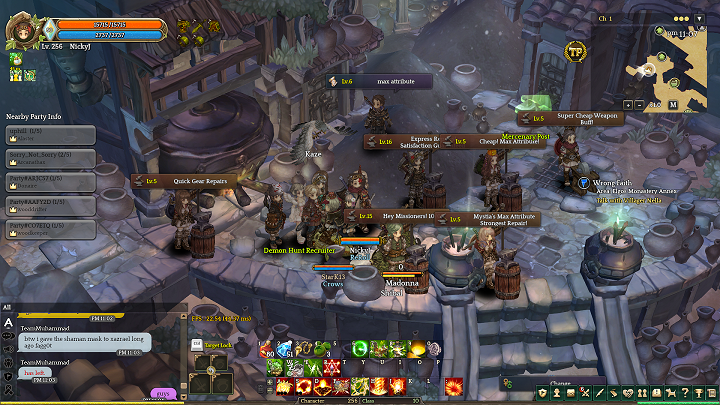Activate the glowing green orb skill
The image size is (720, 405).
pos(360,349)
